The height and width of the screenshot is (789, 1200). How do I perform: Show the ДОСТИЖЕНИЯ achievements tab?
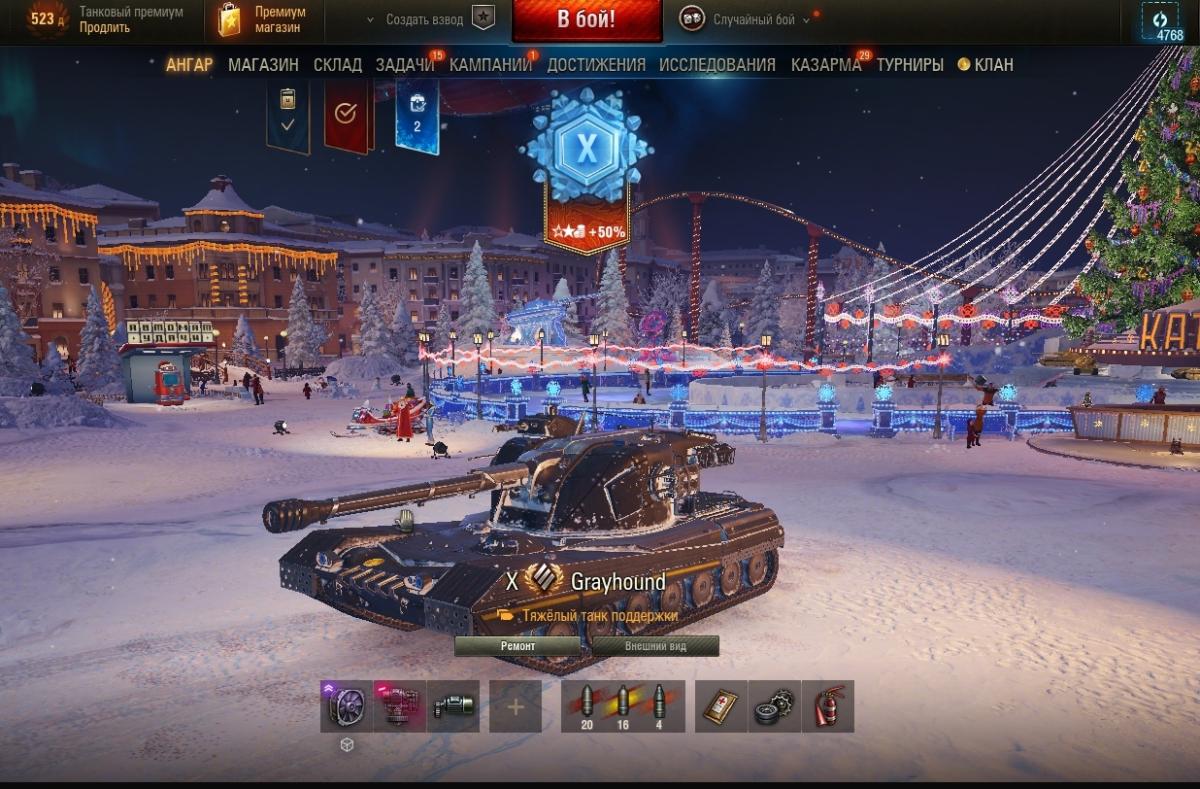click(596, 65)
